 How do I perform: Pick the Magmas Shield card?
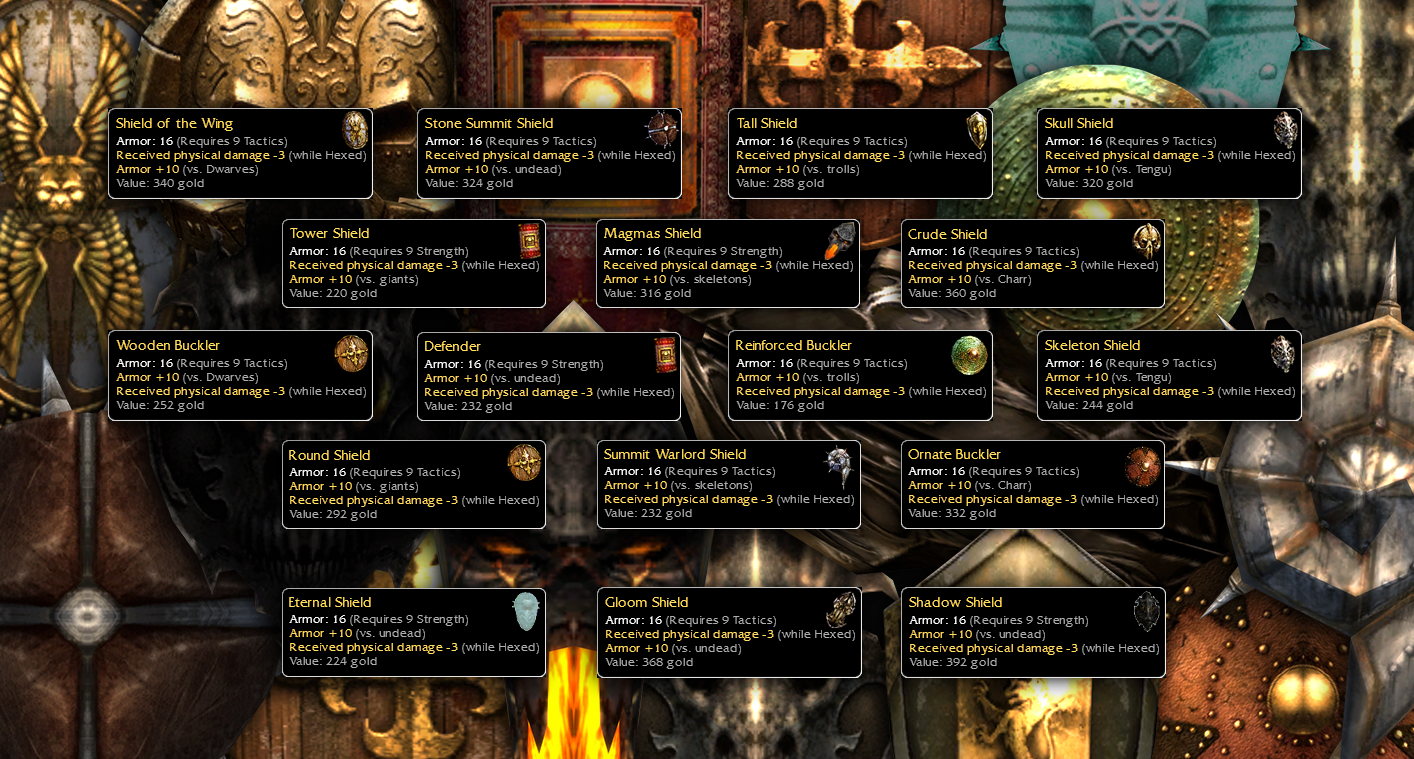[728, 264]
